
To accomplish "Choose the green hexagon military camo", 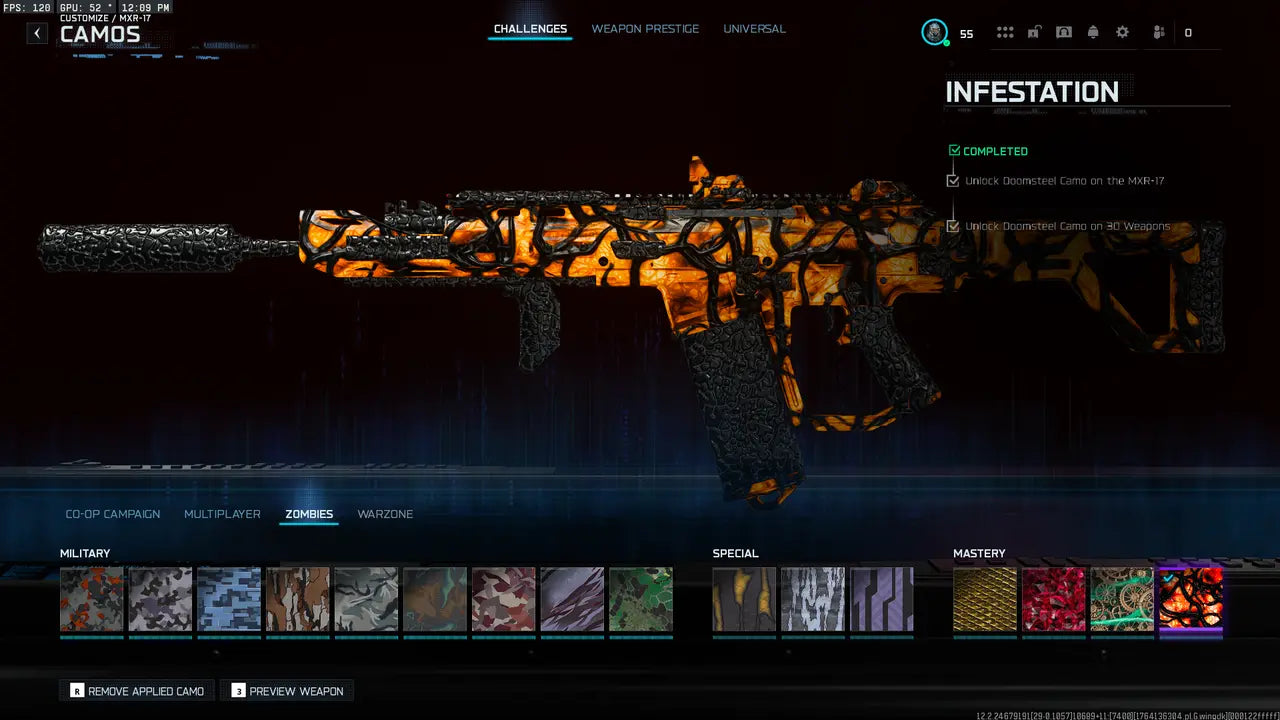I will tap(640, 599).
